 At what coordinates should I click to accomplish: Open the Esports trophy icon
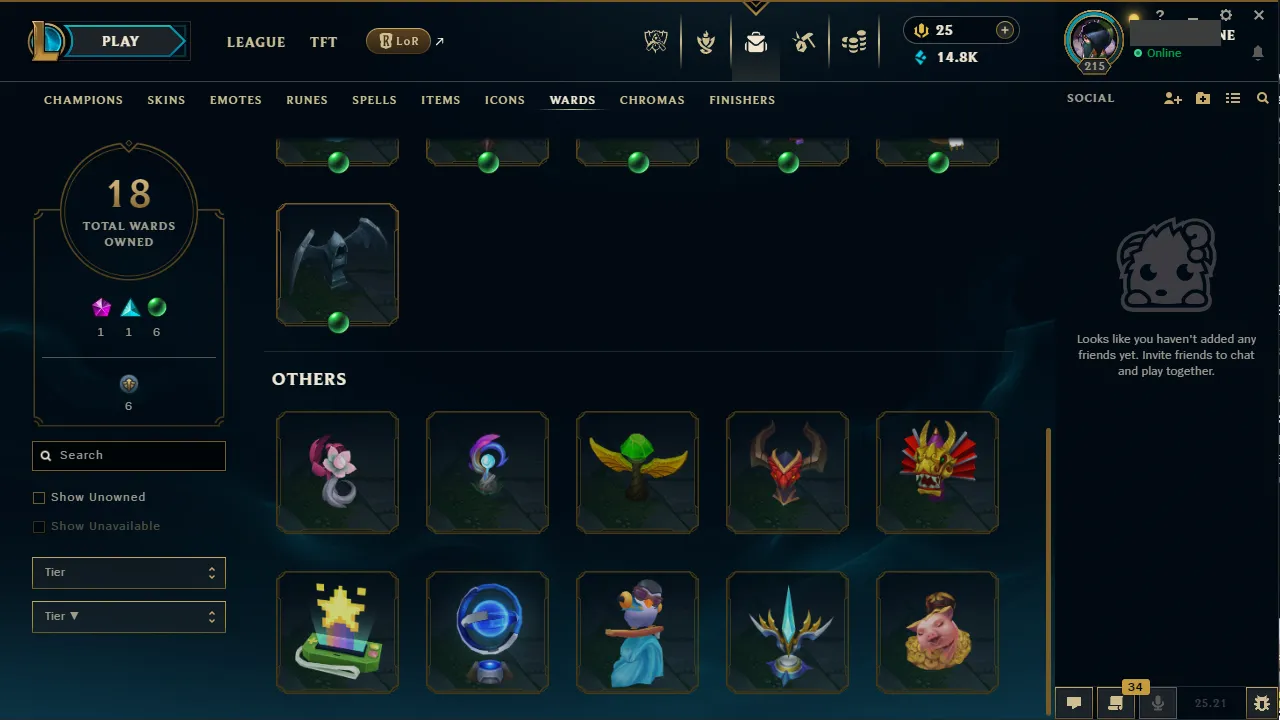click(x=655, y=41)
